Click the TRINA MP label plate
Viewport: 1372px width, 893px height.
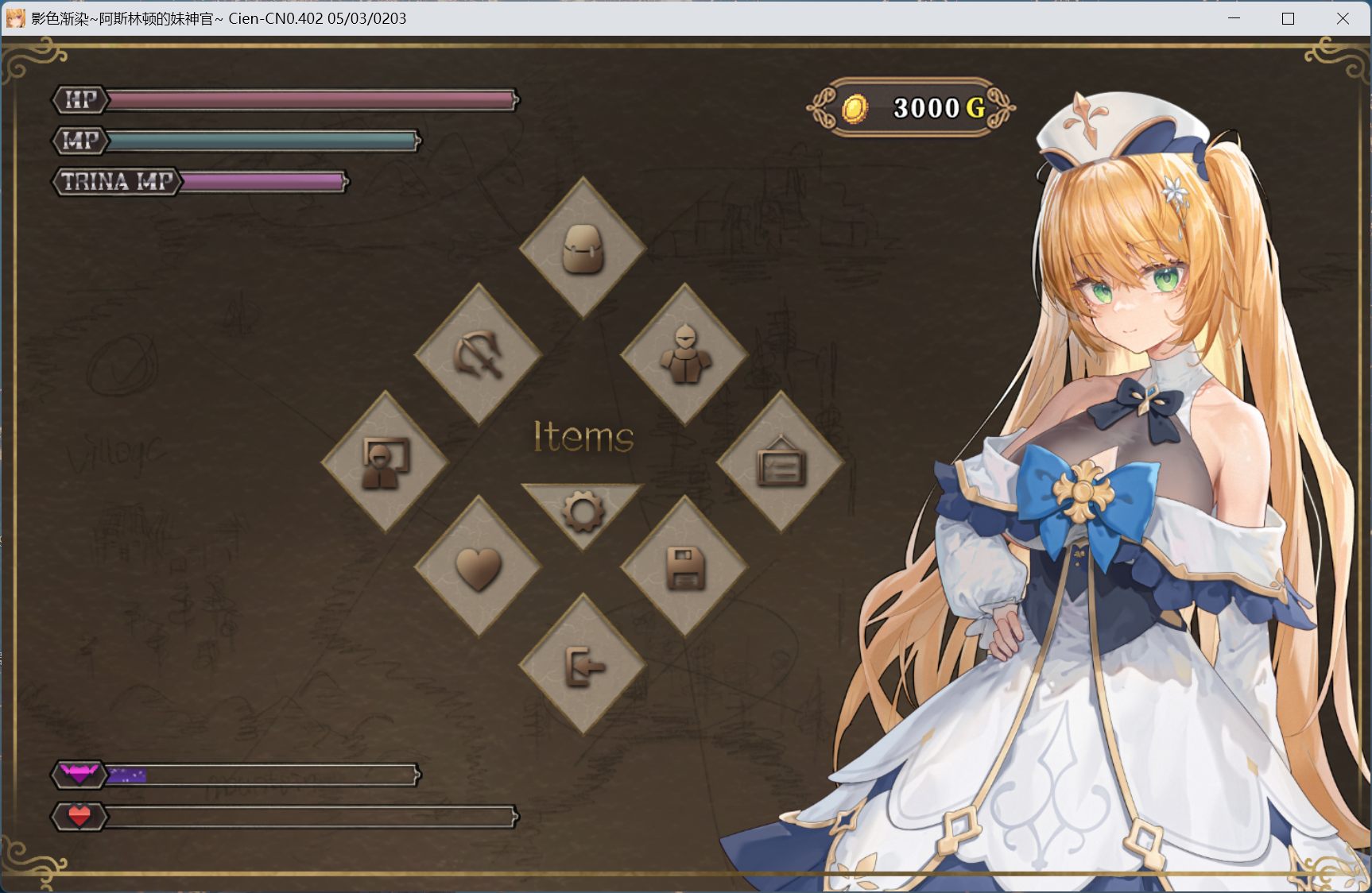click(x=116, y=181)
